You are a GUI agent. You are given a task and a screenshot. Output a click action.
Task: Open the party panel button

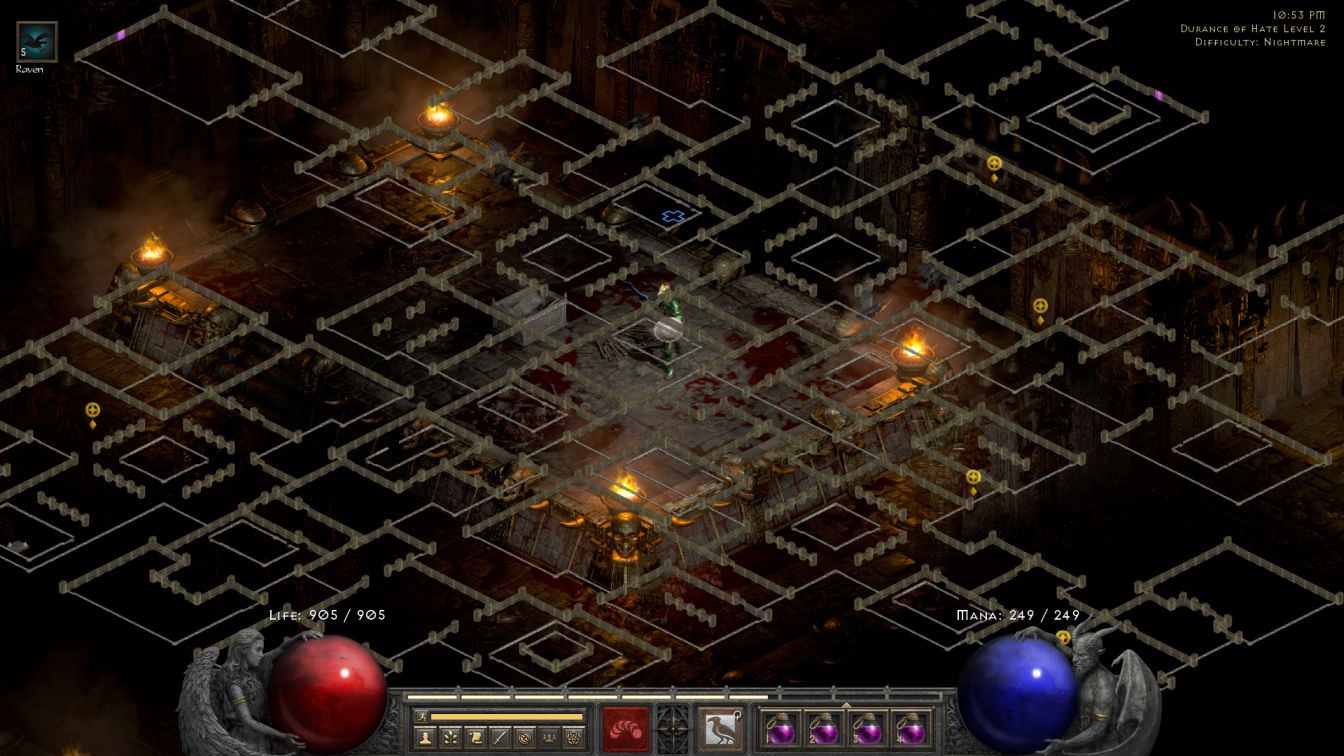tap(548, 737)
